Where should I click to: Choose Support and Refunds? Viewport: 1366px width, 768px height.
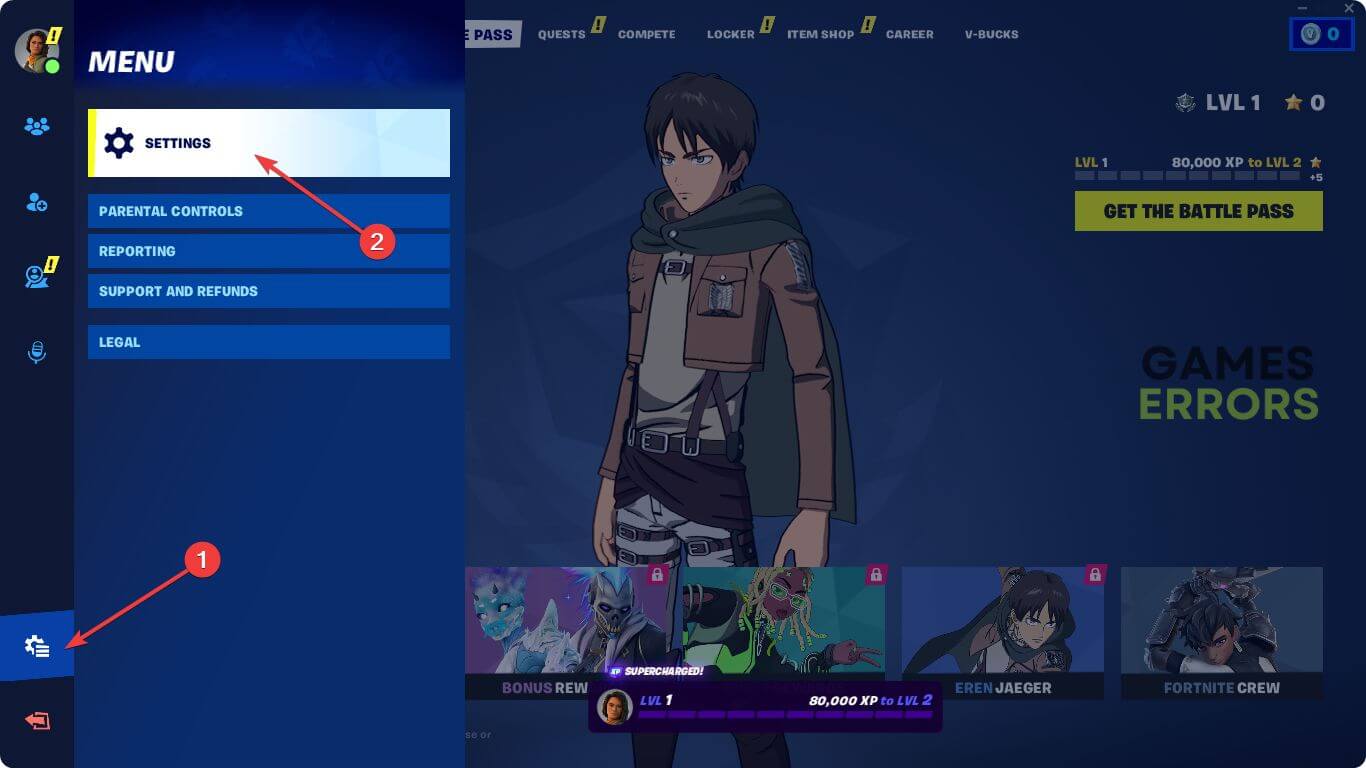(268, 291)
